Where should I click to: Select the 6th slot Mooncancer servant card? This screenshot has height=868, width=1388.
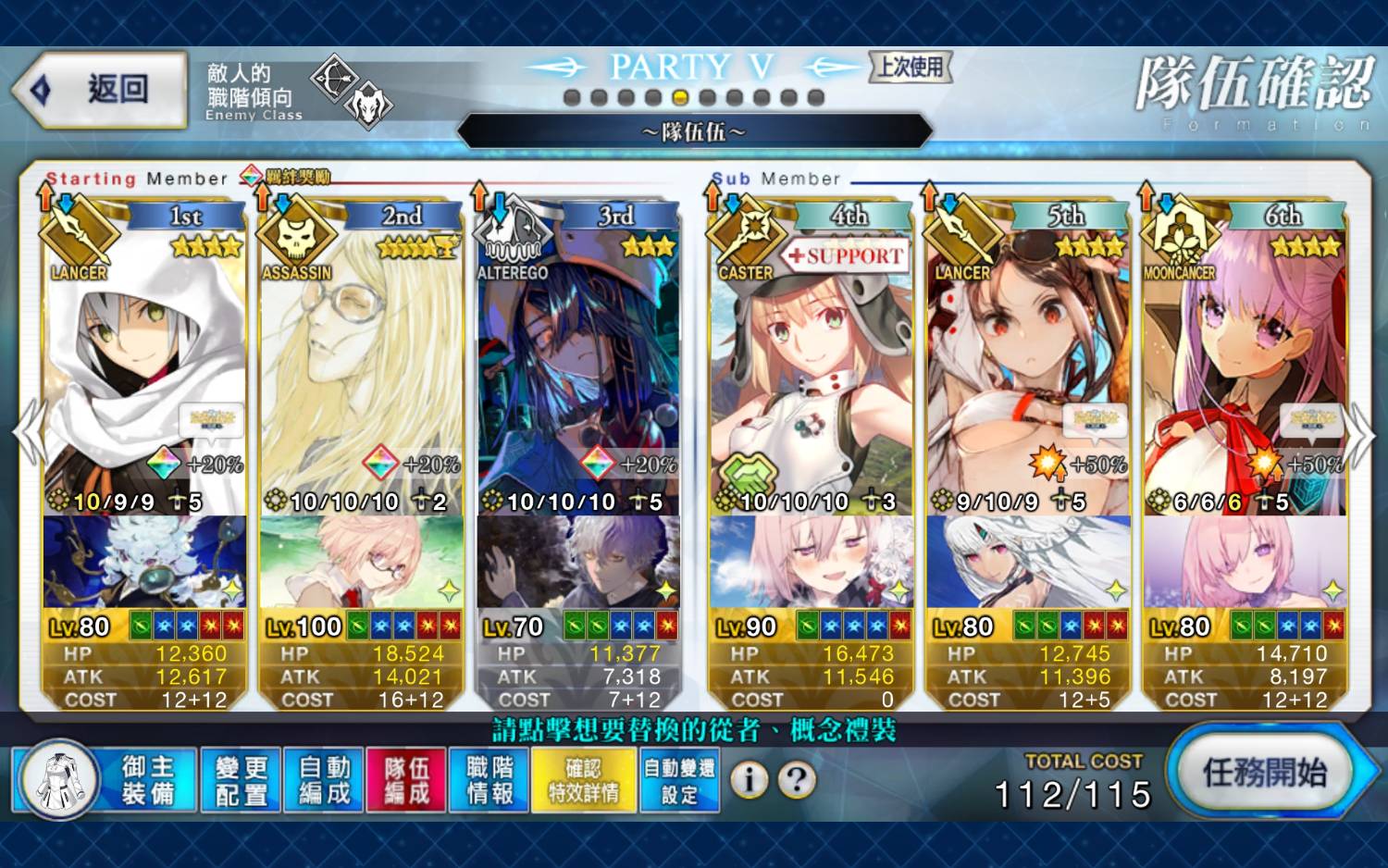coord(1244,370)
